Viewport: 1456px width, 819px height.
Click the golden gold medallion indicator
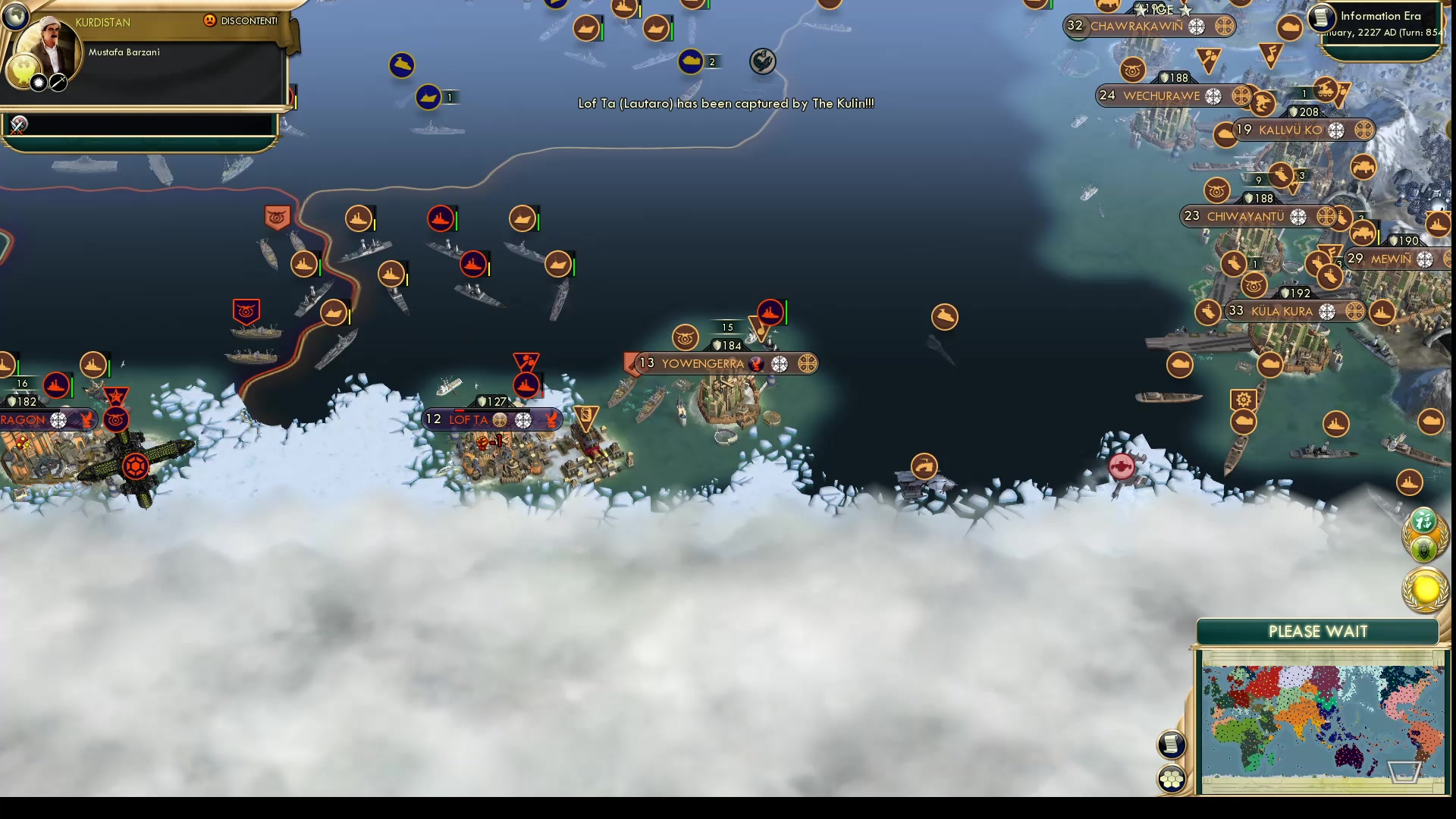1424,586
